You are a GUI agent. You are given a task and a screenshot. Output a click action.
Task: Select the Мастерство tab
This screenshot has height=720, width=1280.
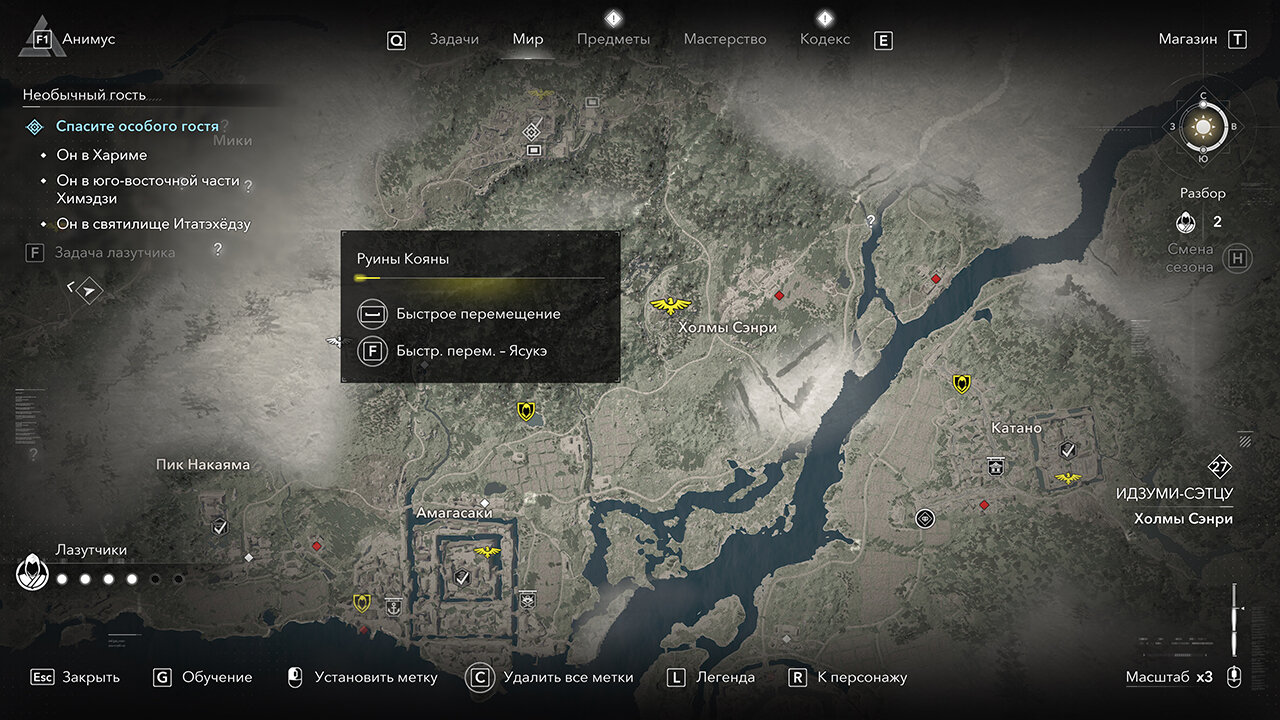click(725, 39)
